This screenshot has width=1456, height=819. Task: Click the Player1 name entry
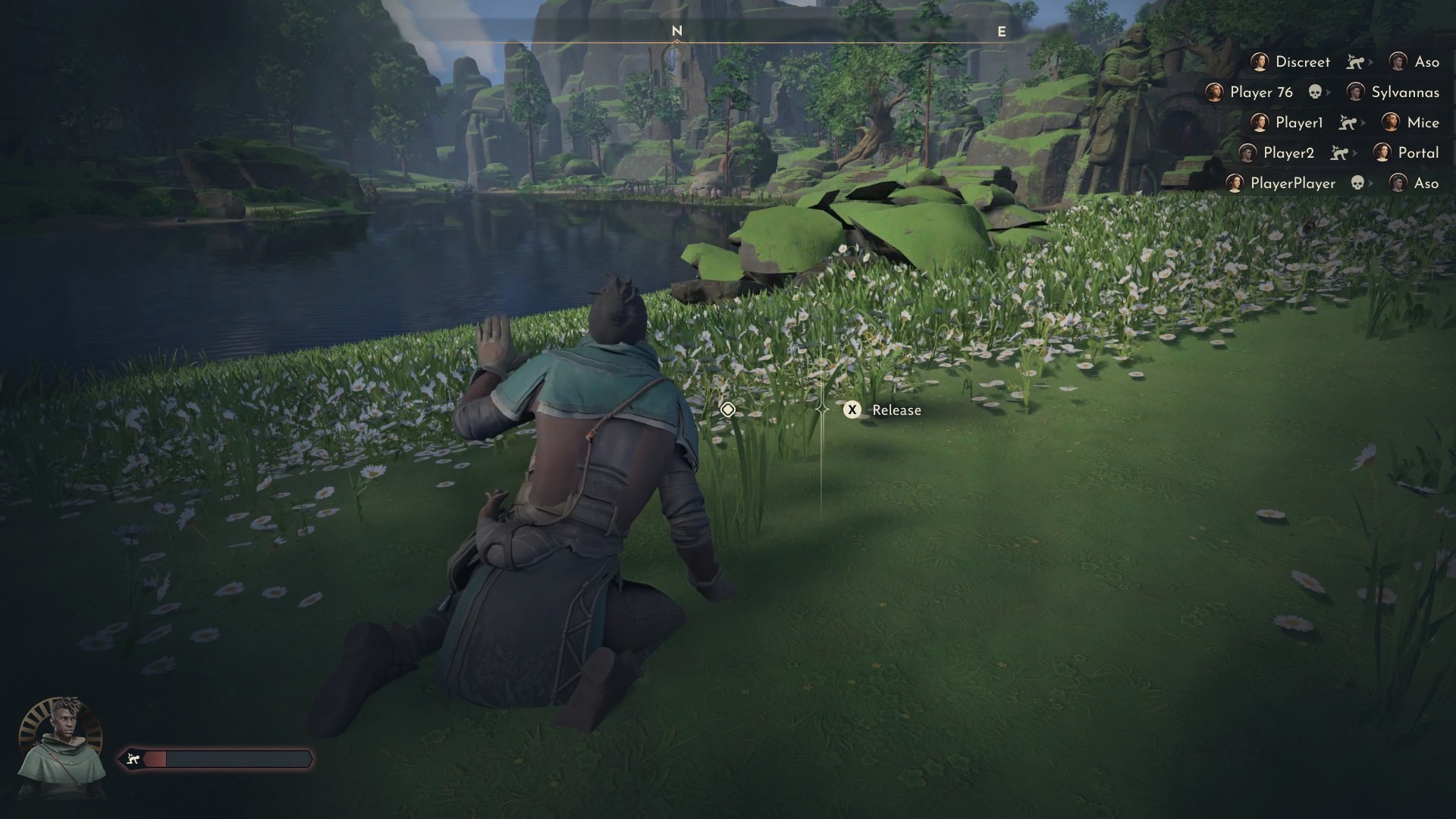(1299, 124)
